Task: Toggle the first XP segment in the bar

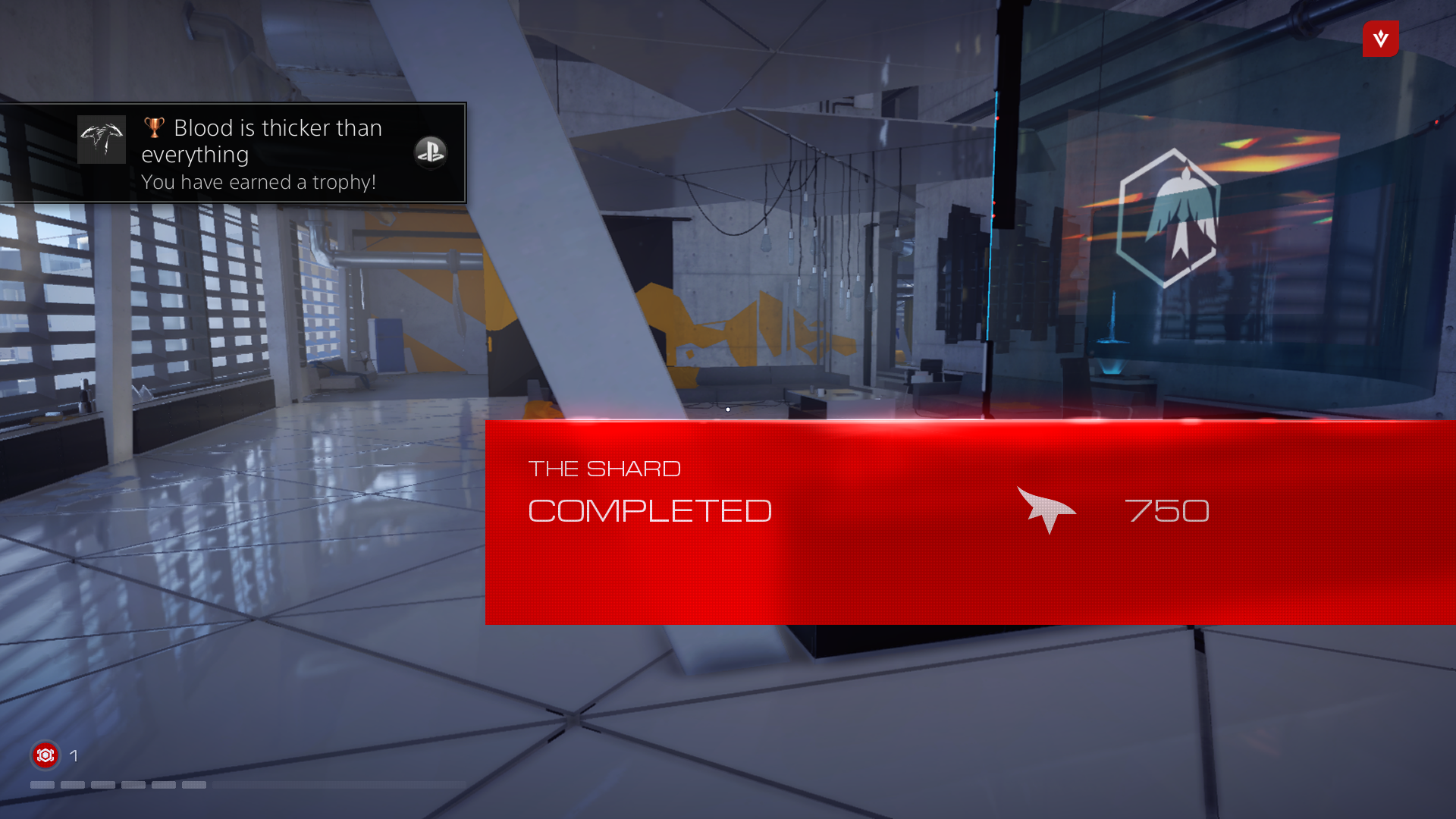Action: tap(42, 785)
